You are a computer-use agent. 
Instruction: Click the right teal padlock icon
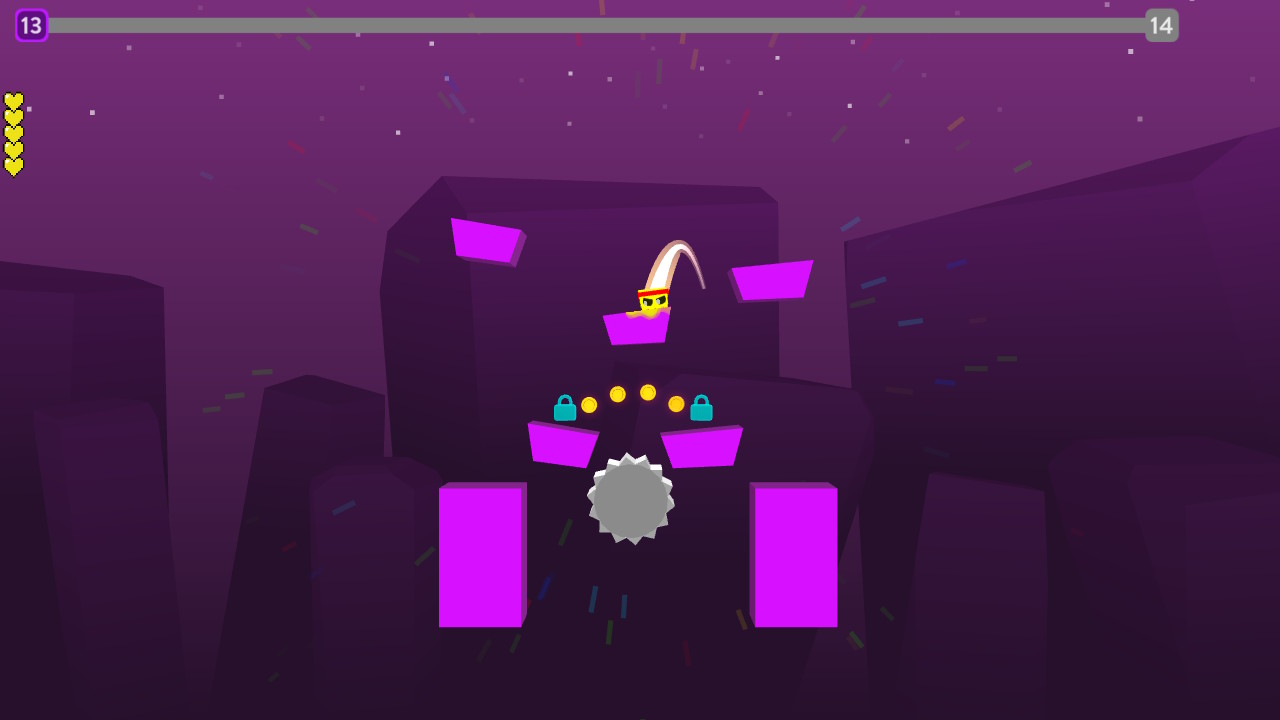coord(700,406)
